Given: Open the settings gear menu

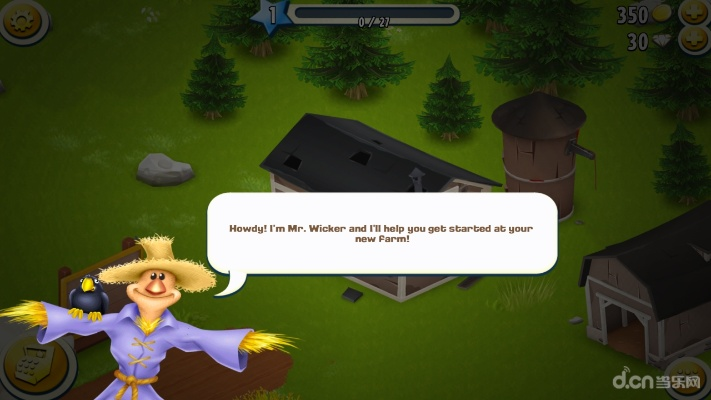Looking at the screenshot, I should tap(22, 18).
